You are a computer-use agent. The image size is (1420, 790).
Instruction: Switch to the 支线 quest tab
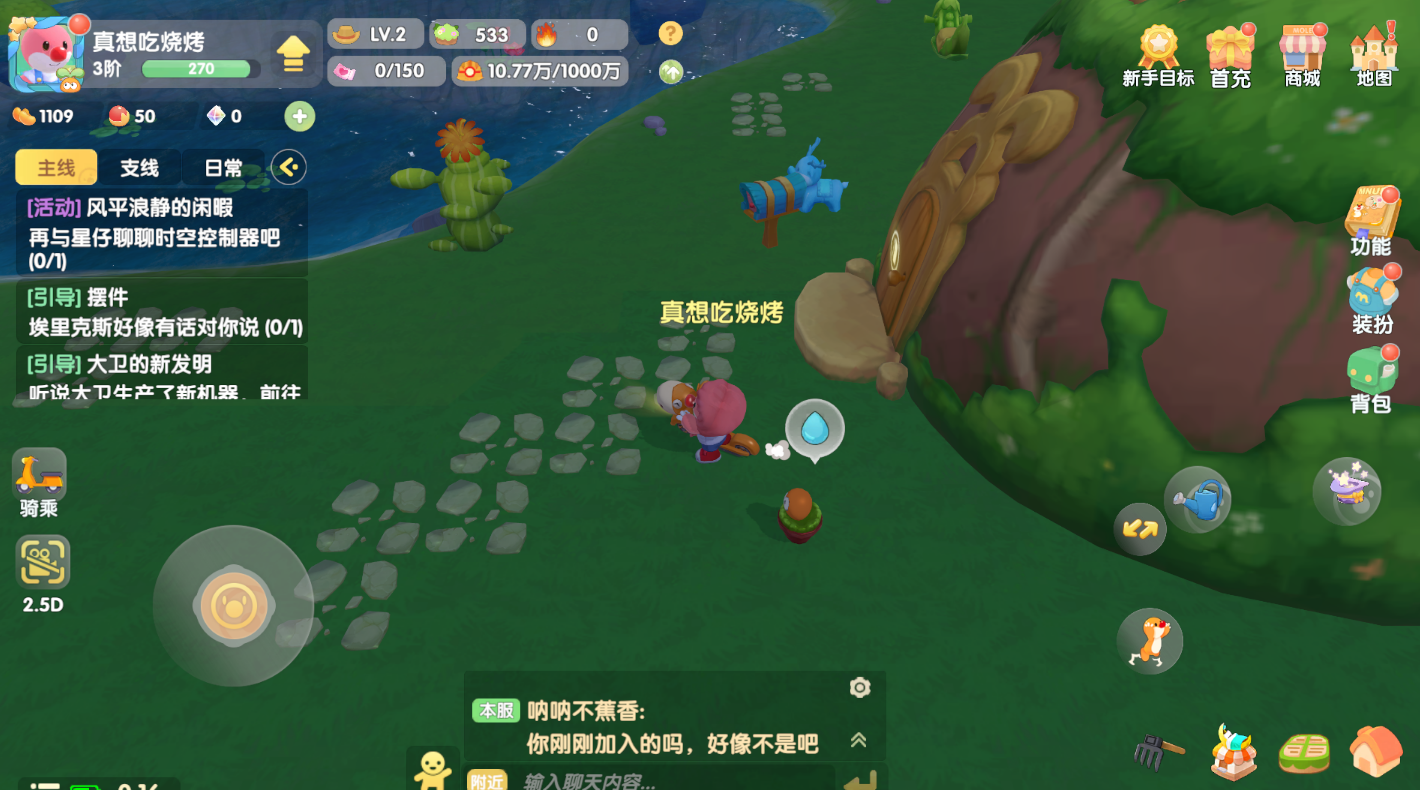click(139, 167)
